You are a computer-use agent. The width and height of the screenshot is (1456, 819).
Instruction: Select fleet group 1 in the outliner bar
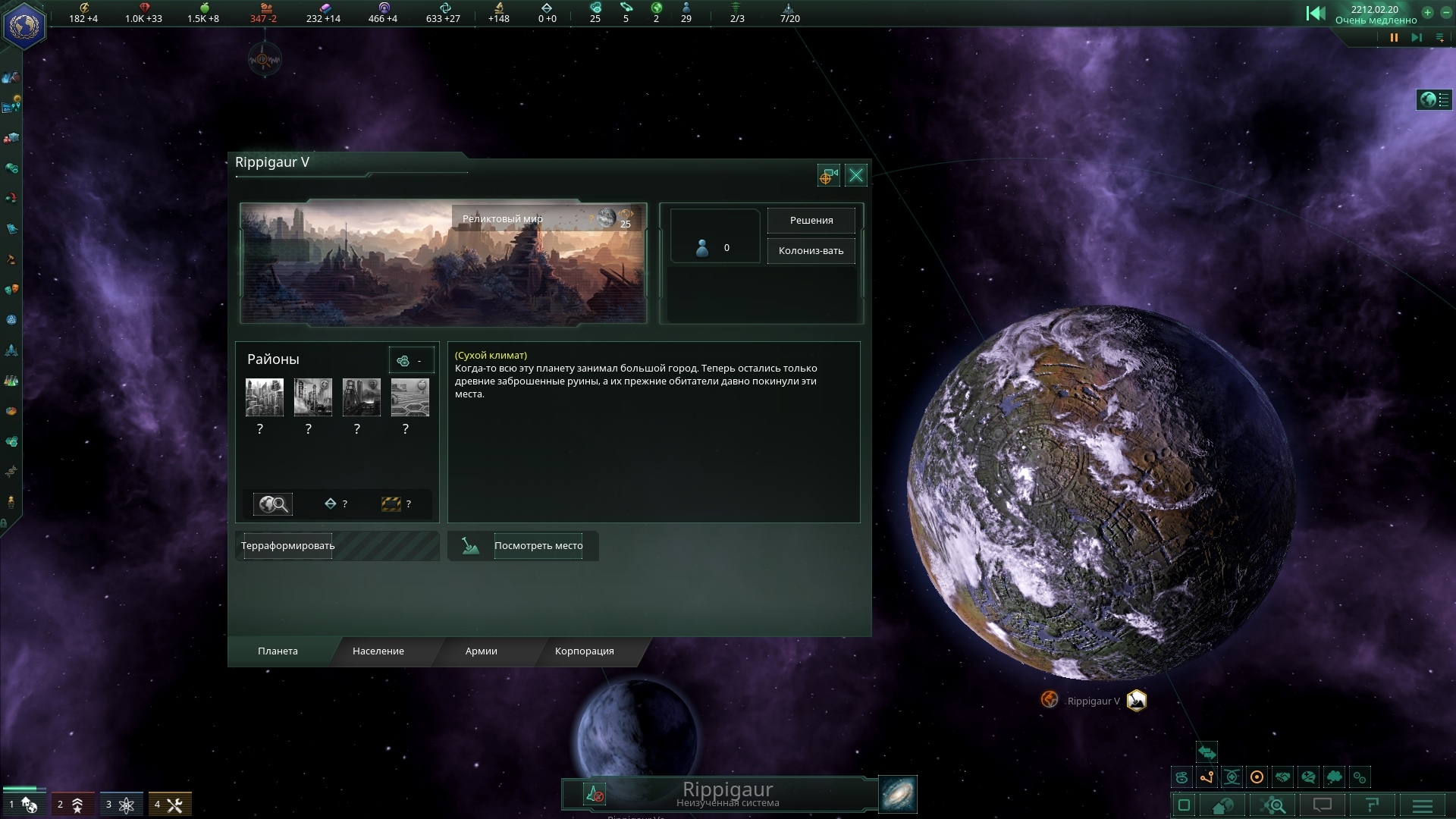point(23,804)
